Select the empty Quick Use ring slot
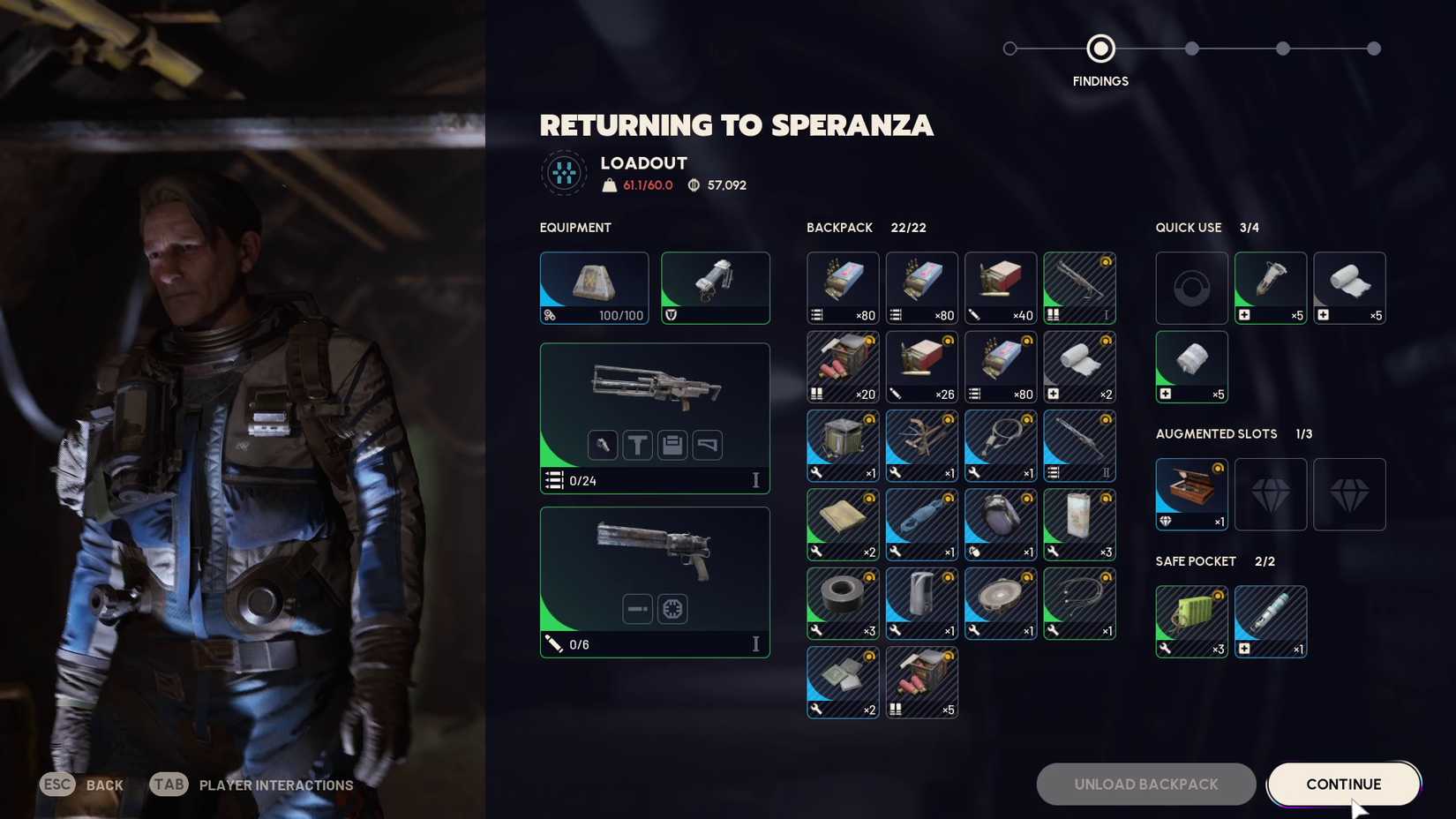The width and height of the screenshot is (1456, 819). pyautogui.click(x=1191, y=288)
